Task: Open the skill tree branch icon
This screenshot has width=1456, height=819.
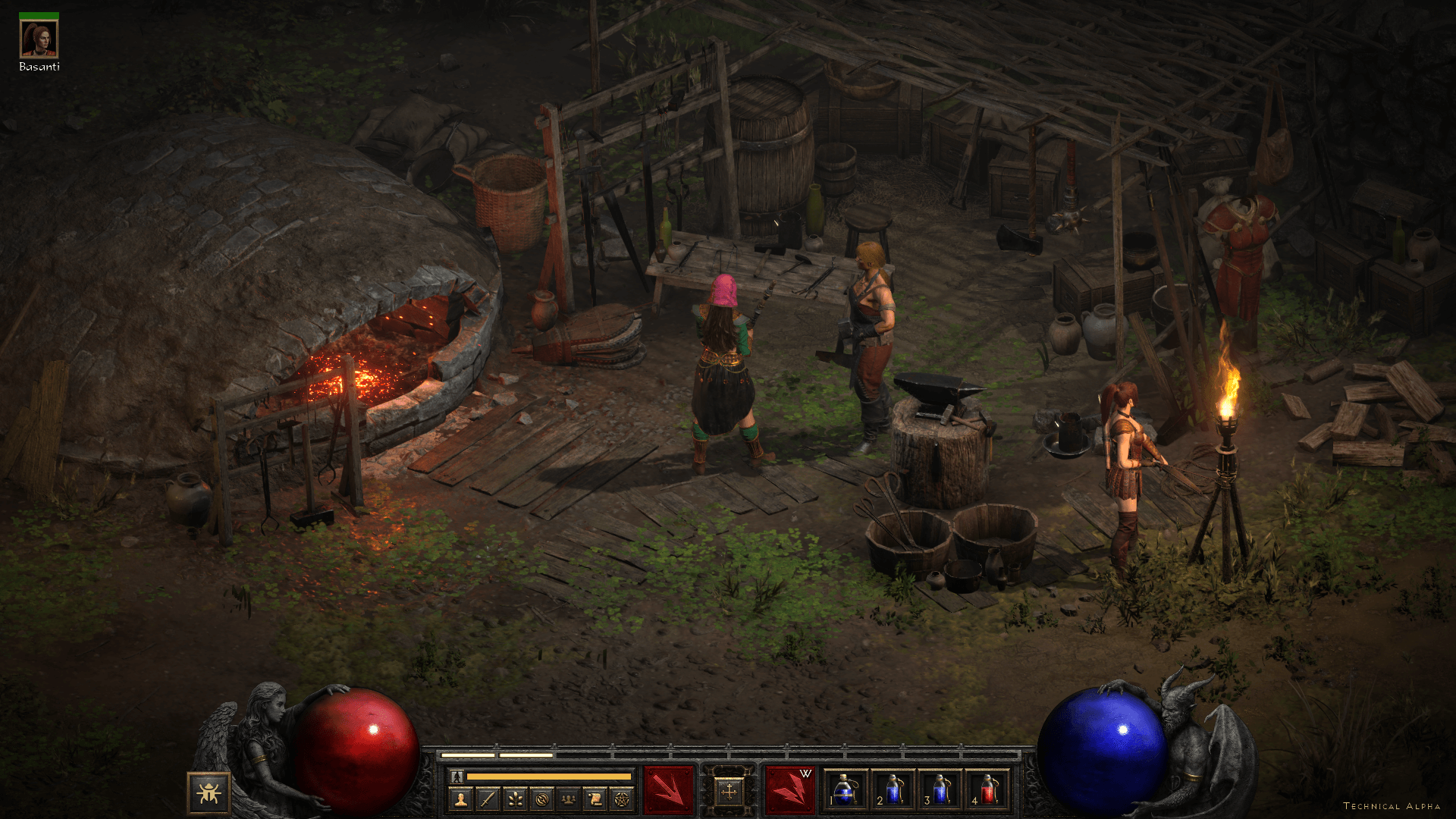Action: point(515,799)
